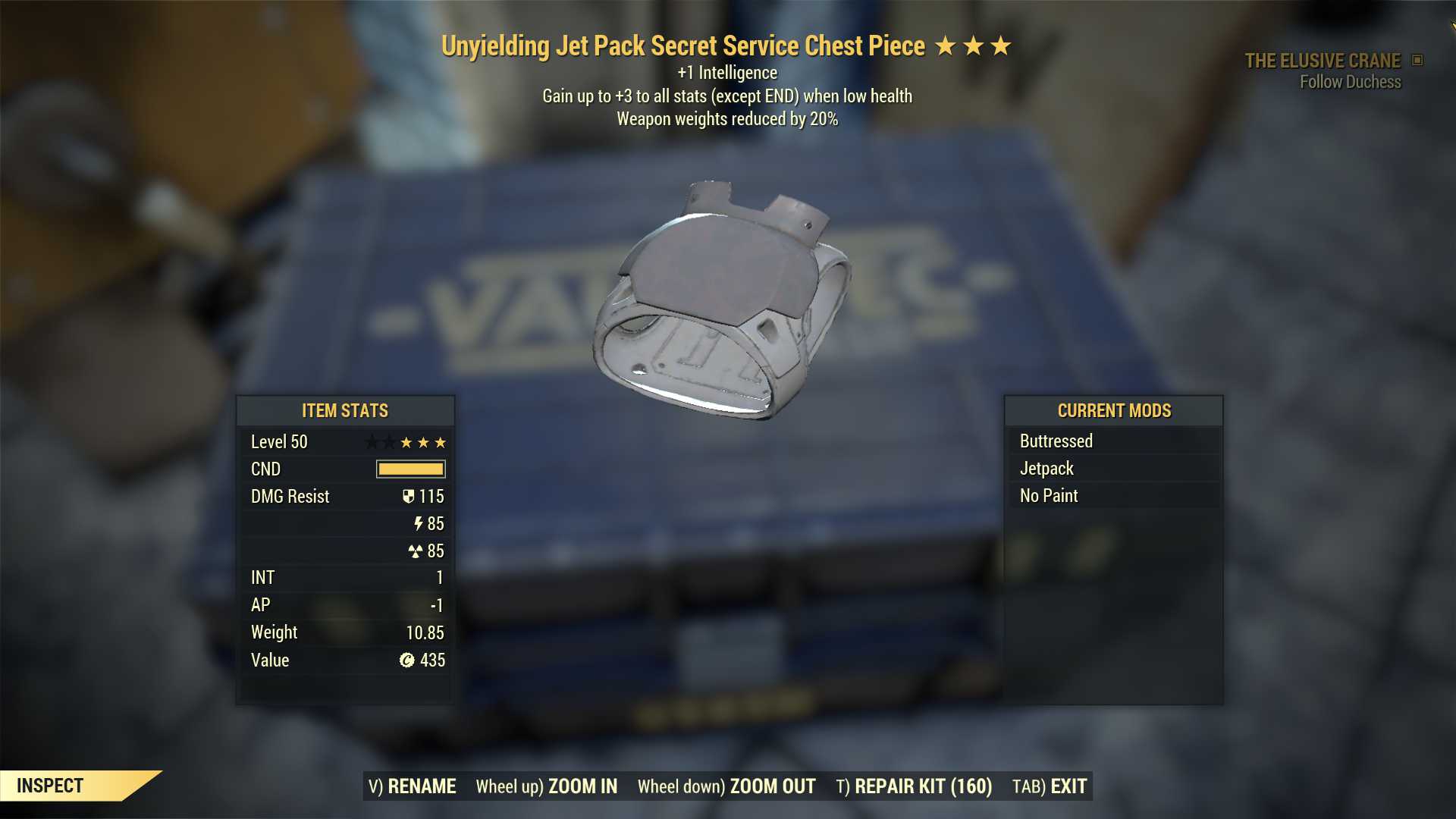This screenshot has width=1456, height=819.
Task: Switch to the INSPECT tab
Action: tap(50, 786)
